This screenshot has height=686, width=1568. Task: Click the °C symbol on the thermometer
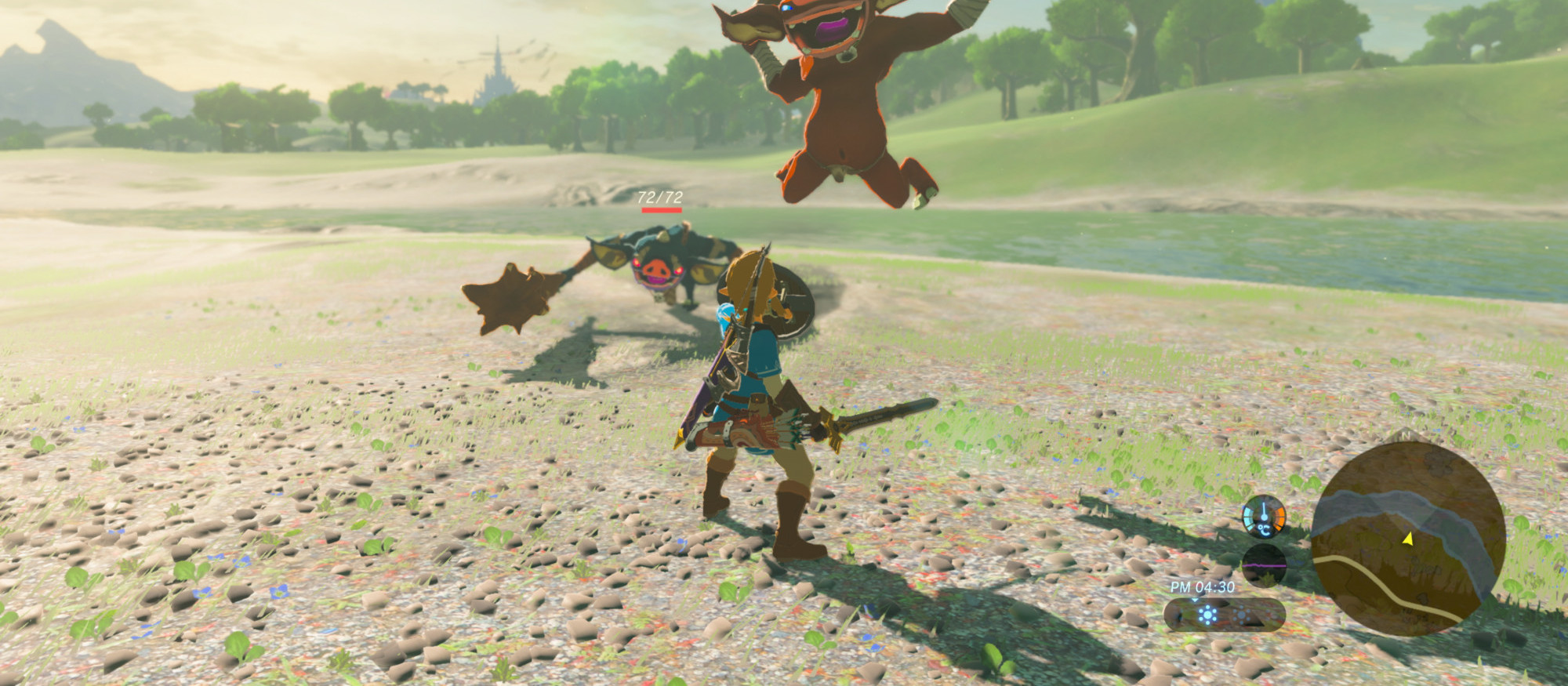coord(1264,530)
